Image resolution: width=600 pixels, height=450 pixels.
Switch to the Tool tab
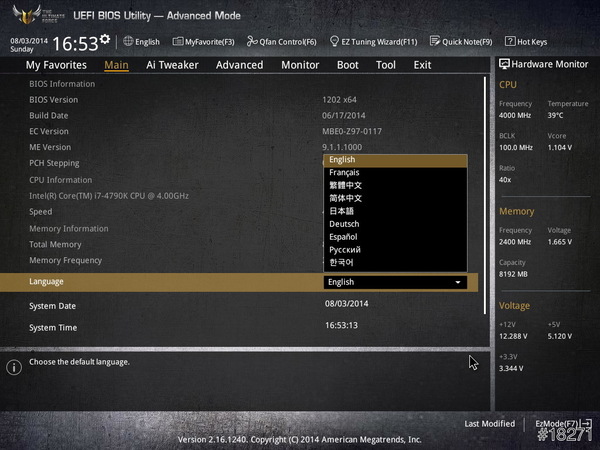(385, 65)
